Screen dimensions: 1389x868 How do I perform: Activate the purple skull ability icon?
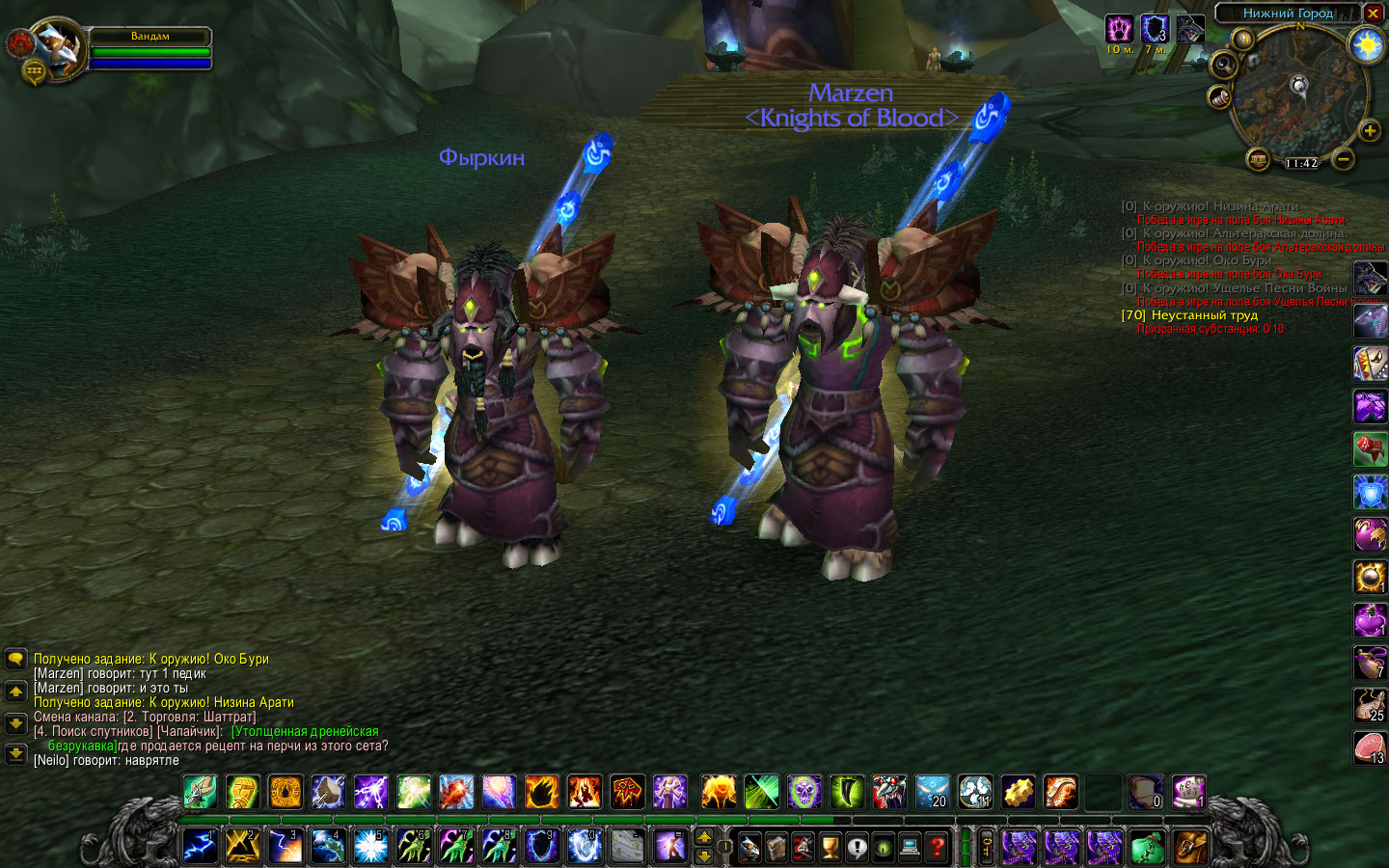(x=803, y=793)
